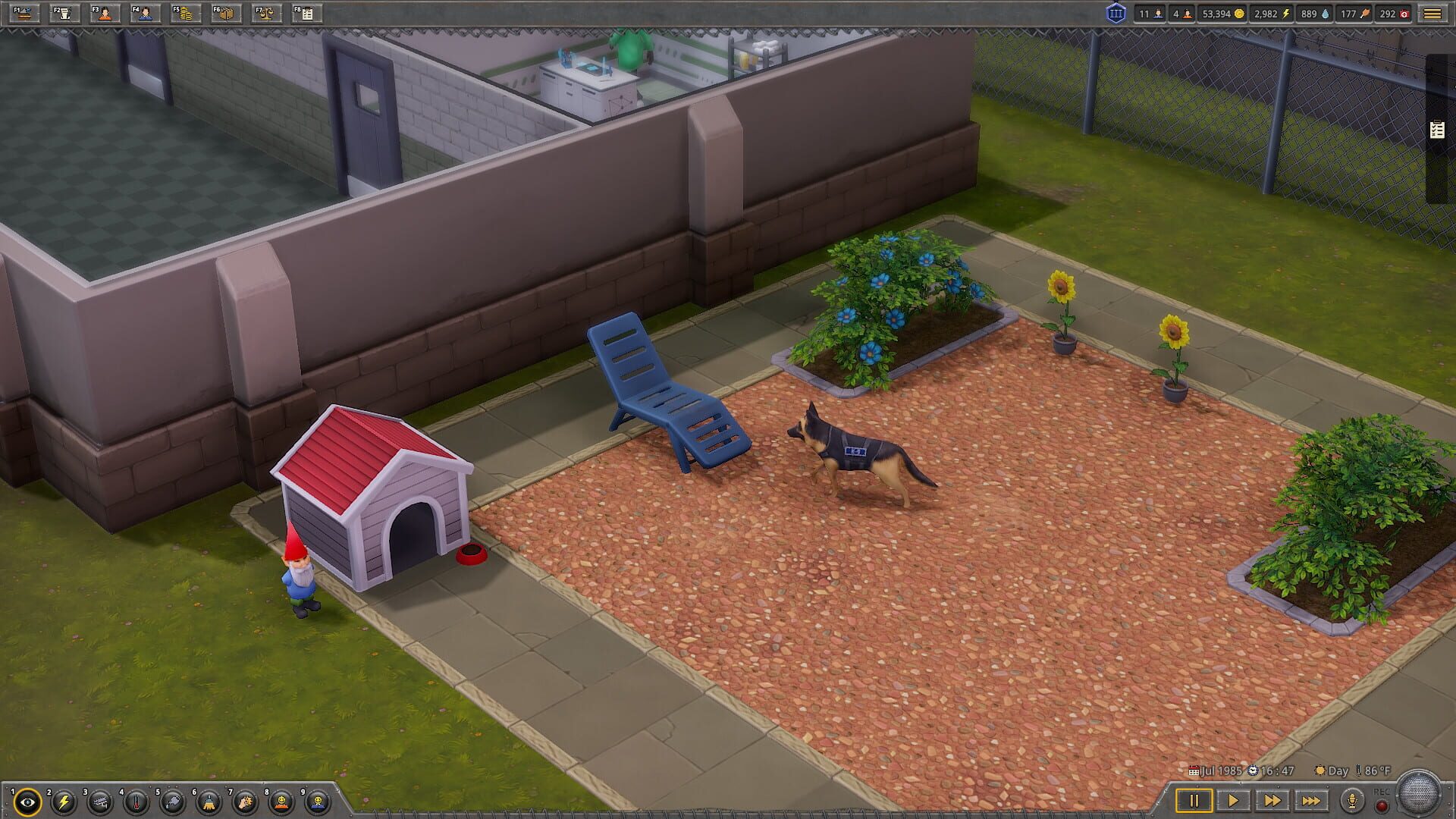Open the prison rank III emblem details
Viewport: 1456px width, 819px height.
[x=1117, y=14]
